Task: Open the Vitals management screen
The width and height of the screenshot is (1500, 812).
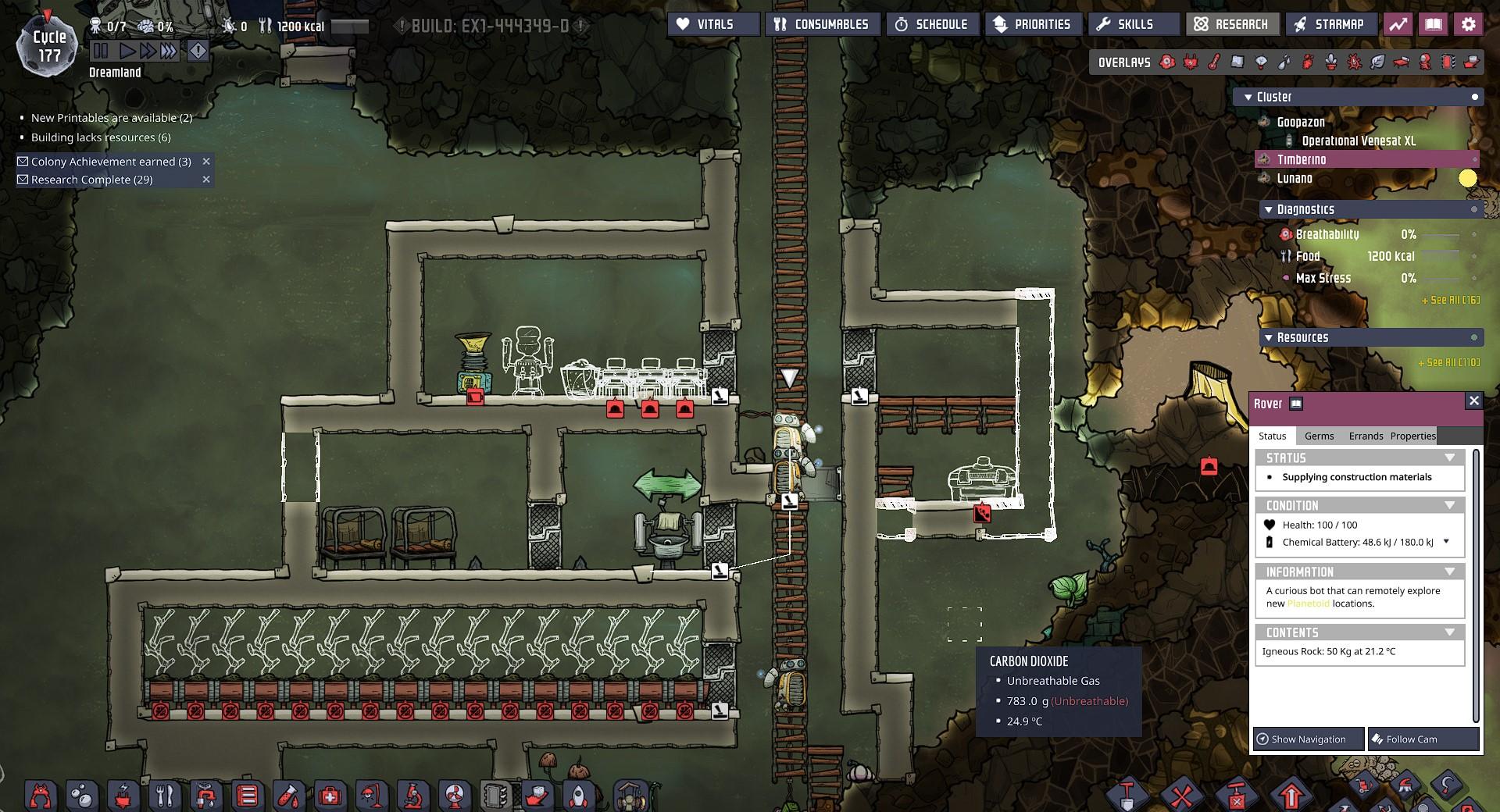Action: [713, 24]
